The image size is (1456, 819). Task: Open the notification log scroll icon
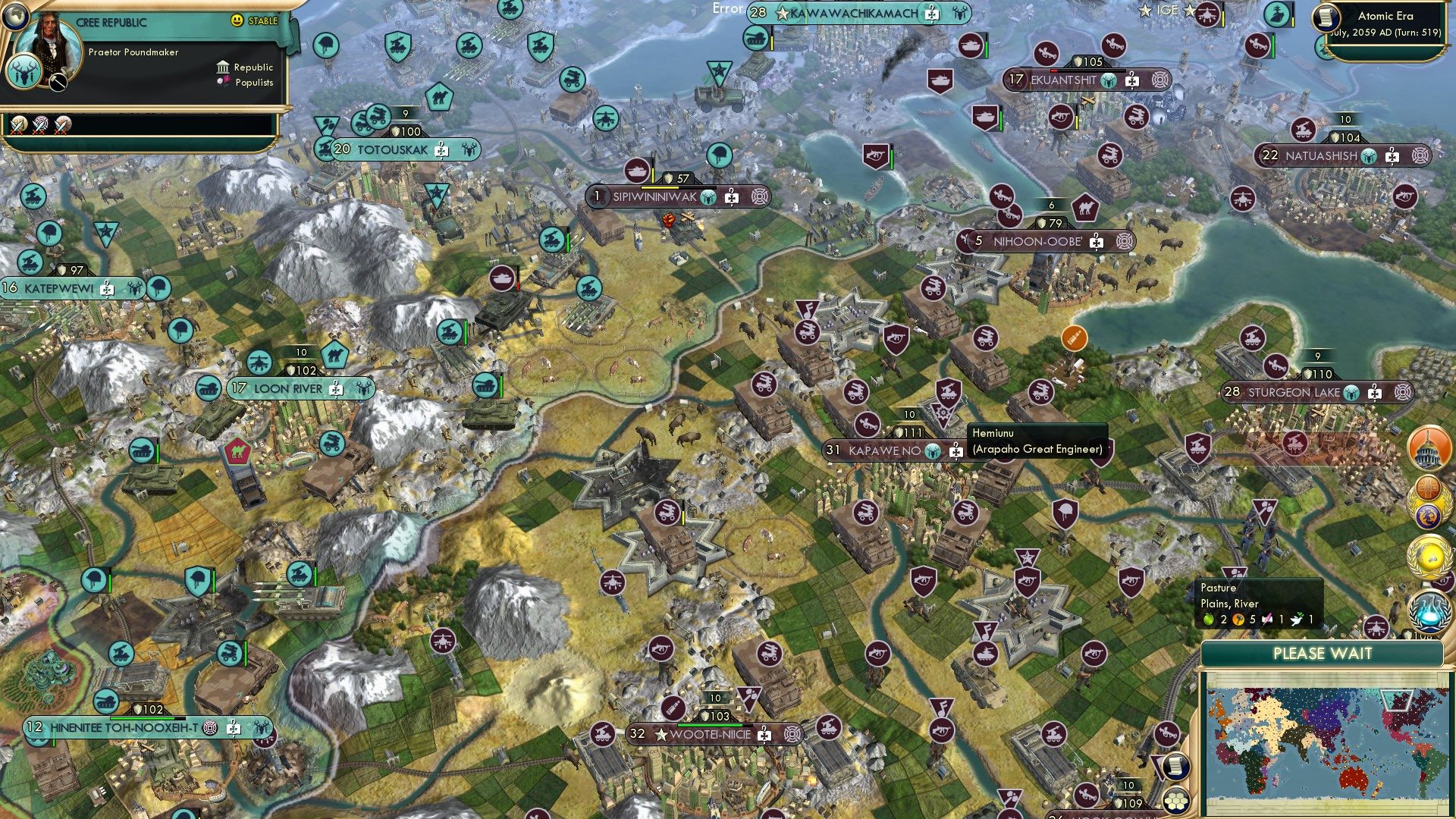coord(1177,765)
